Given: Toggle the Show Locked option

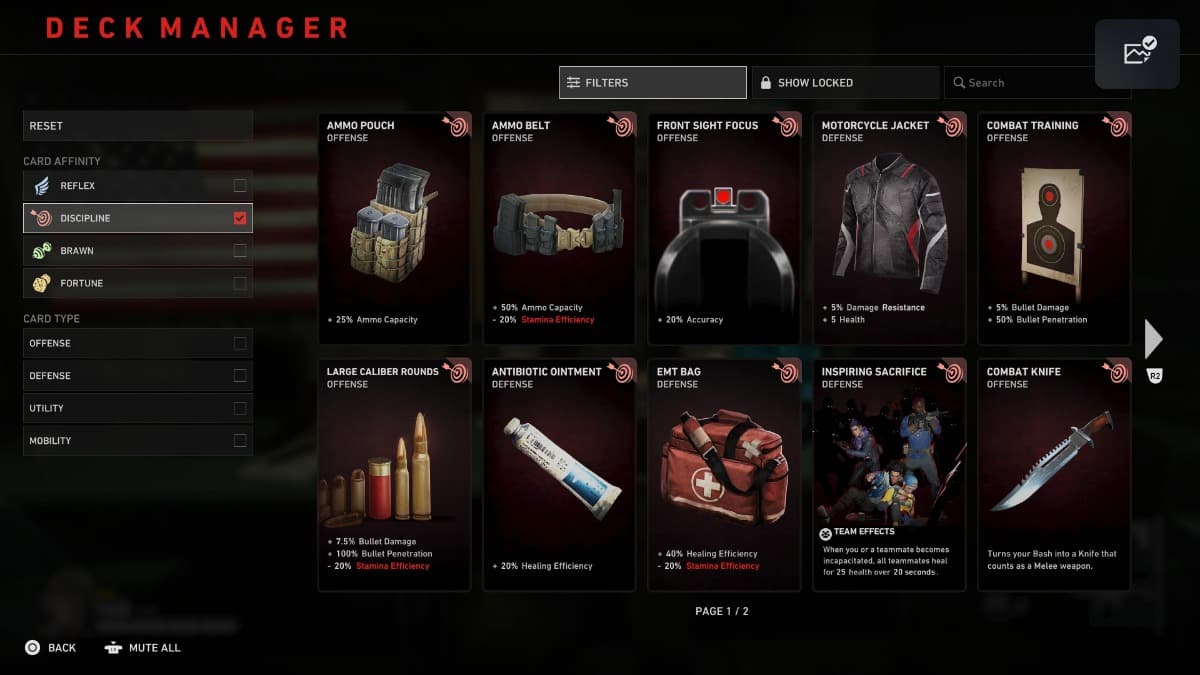Looking at the screenshot, I should (845, 83).
